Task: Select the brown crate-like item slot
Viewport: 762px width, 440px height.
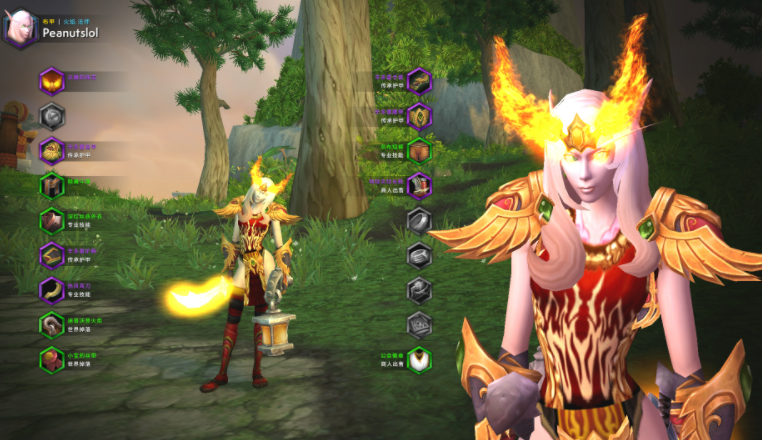Action: (x=420, y=151)
